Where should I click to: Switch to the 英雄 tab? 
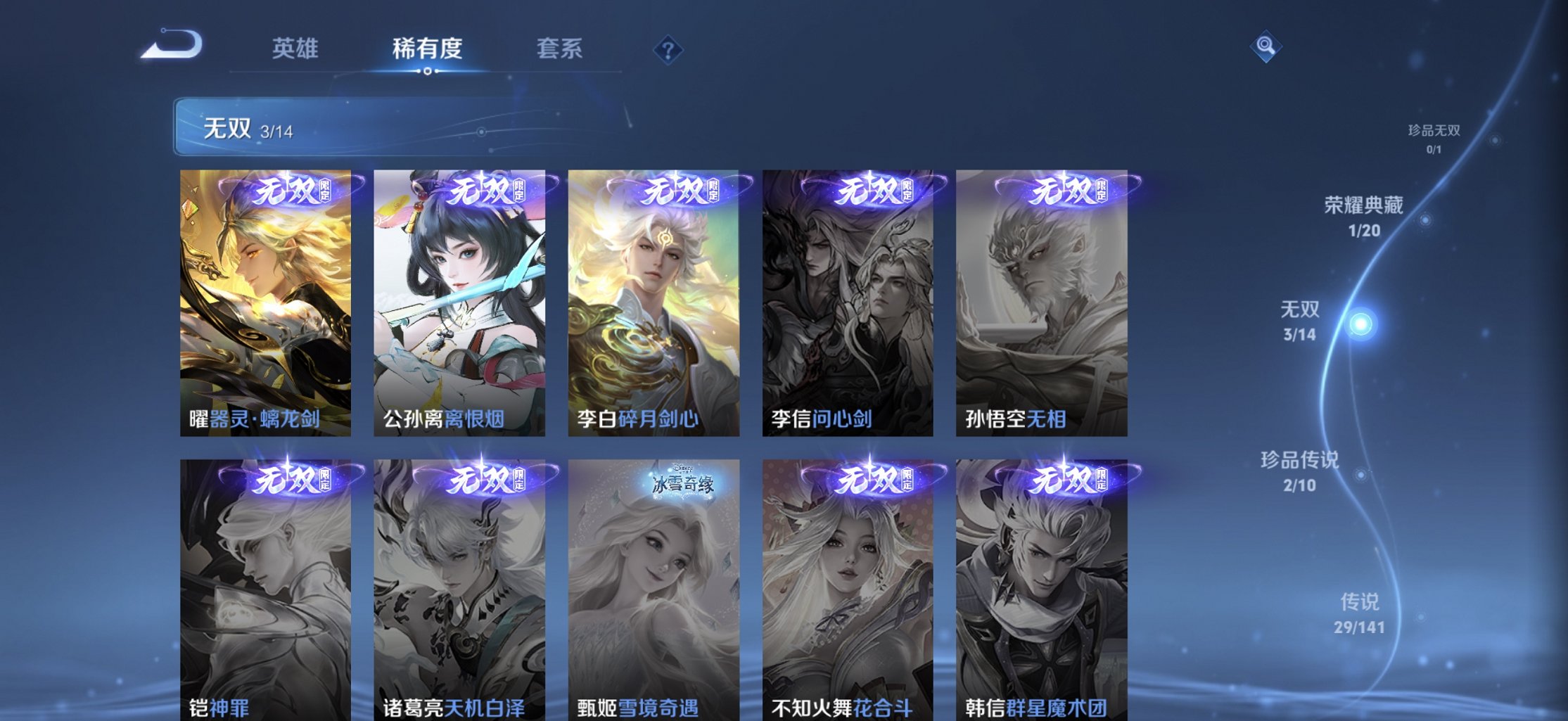click(294, 47)
